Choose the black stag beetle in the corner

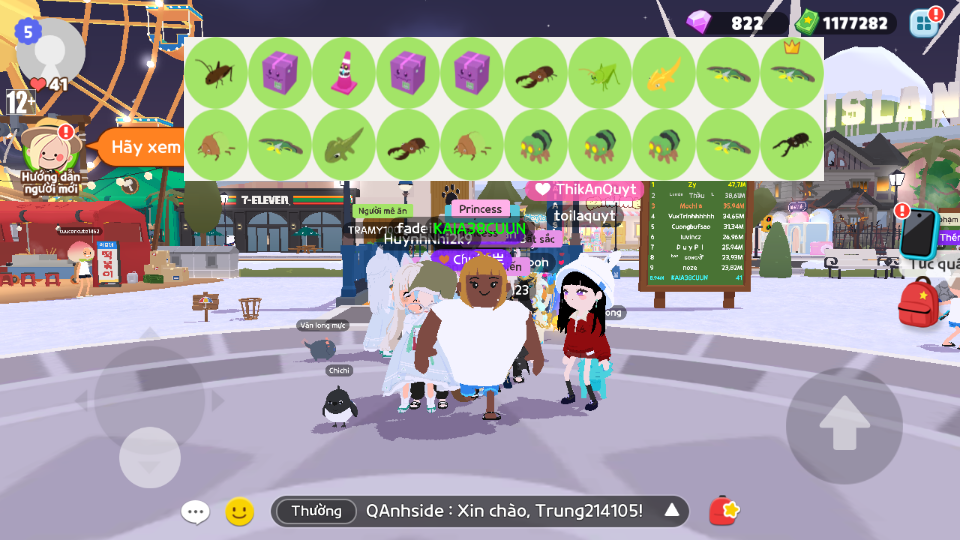791,145
